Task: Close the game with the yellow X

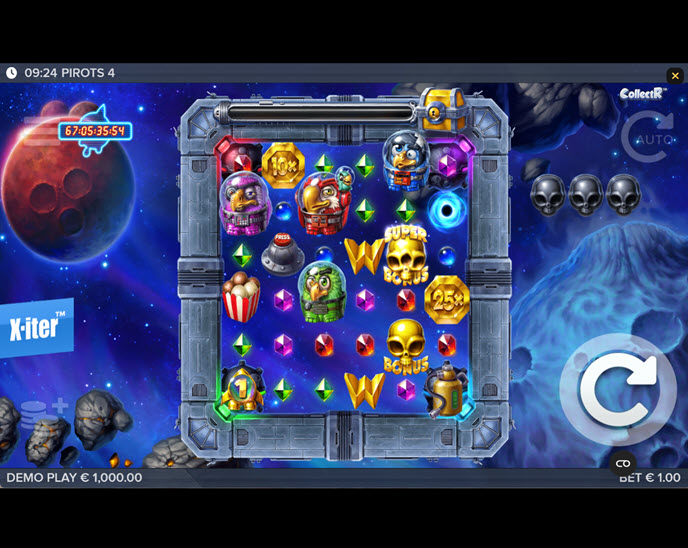Action: [x=675, y=75]
